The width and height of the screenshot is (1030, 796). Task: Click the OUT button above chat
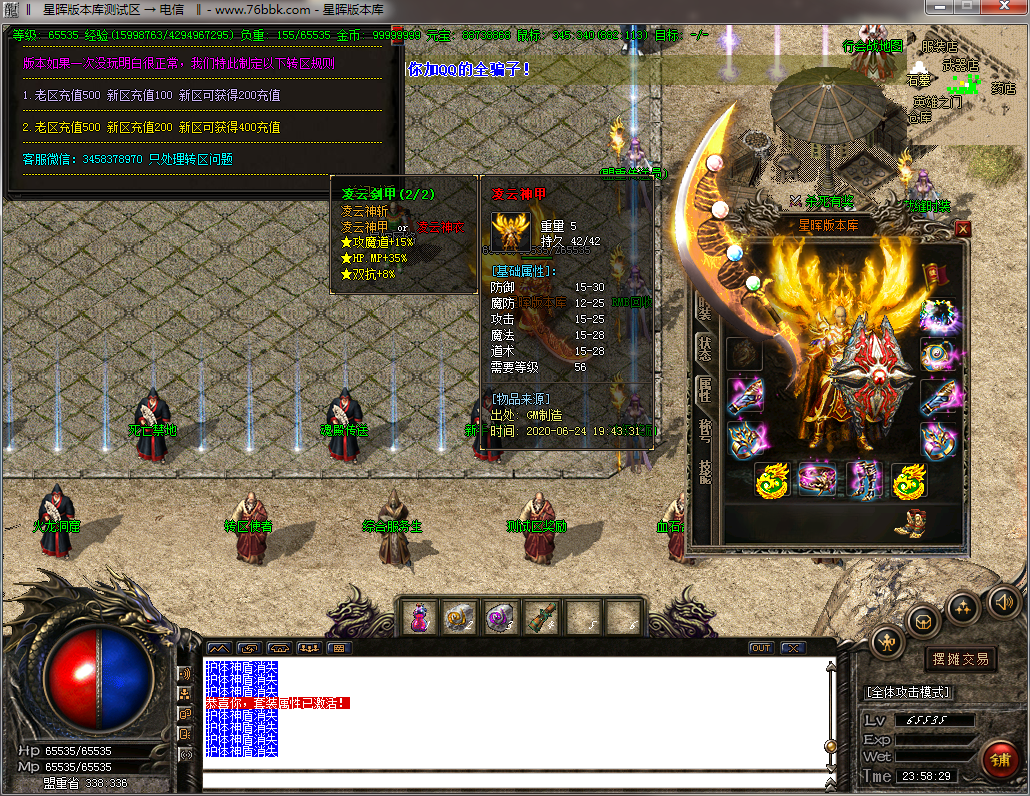[x=761, y=648]
